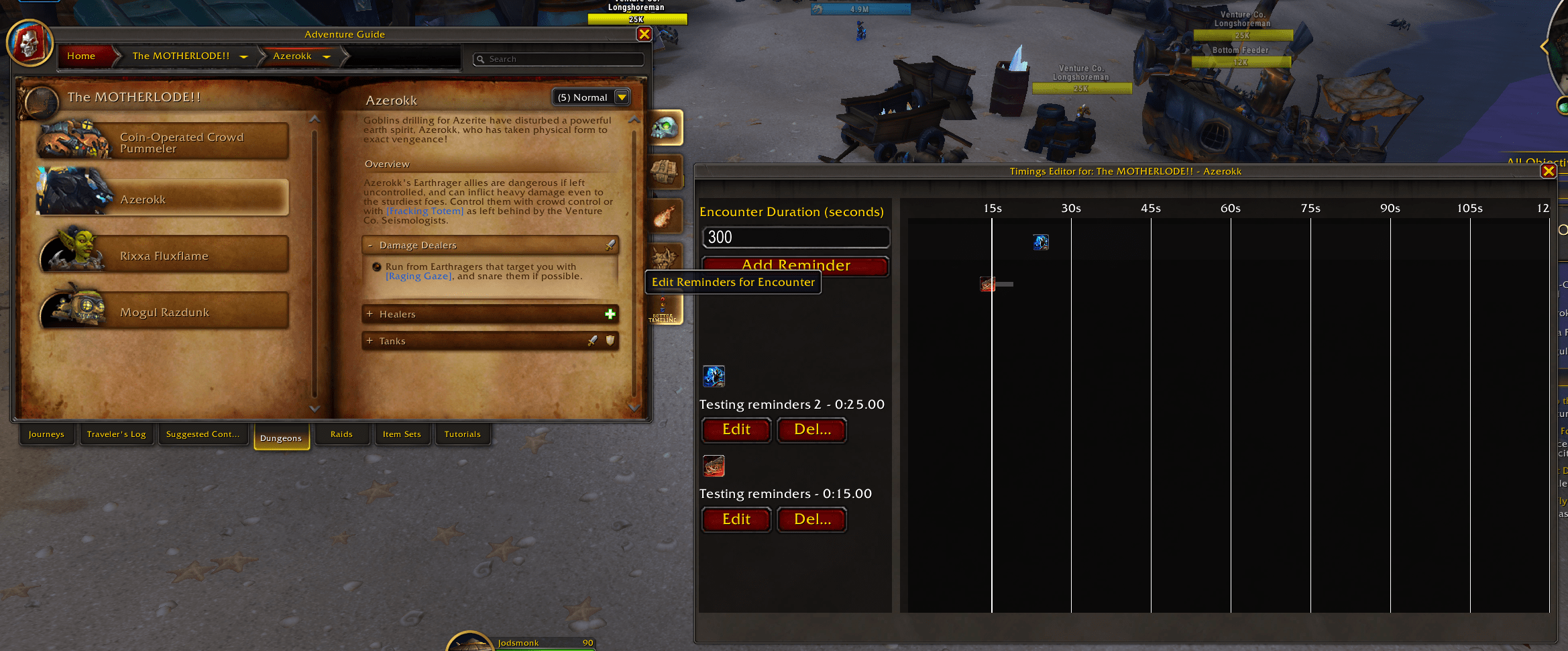Open the Traveler's Log tab
The height and width of the screenshot is (651, 1568).
click(116, 434)
